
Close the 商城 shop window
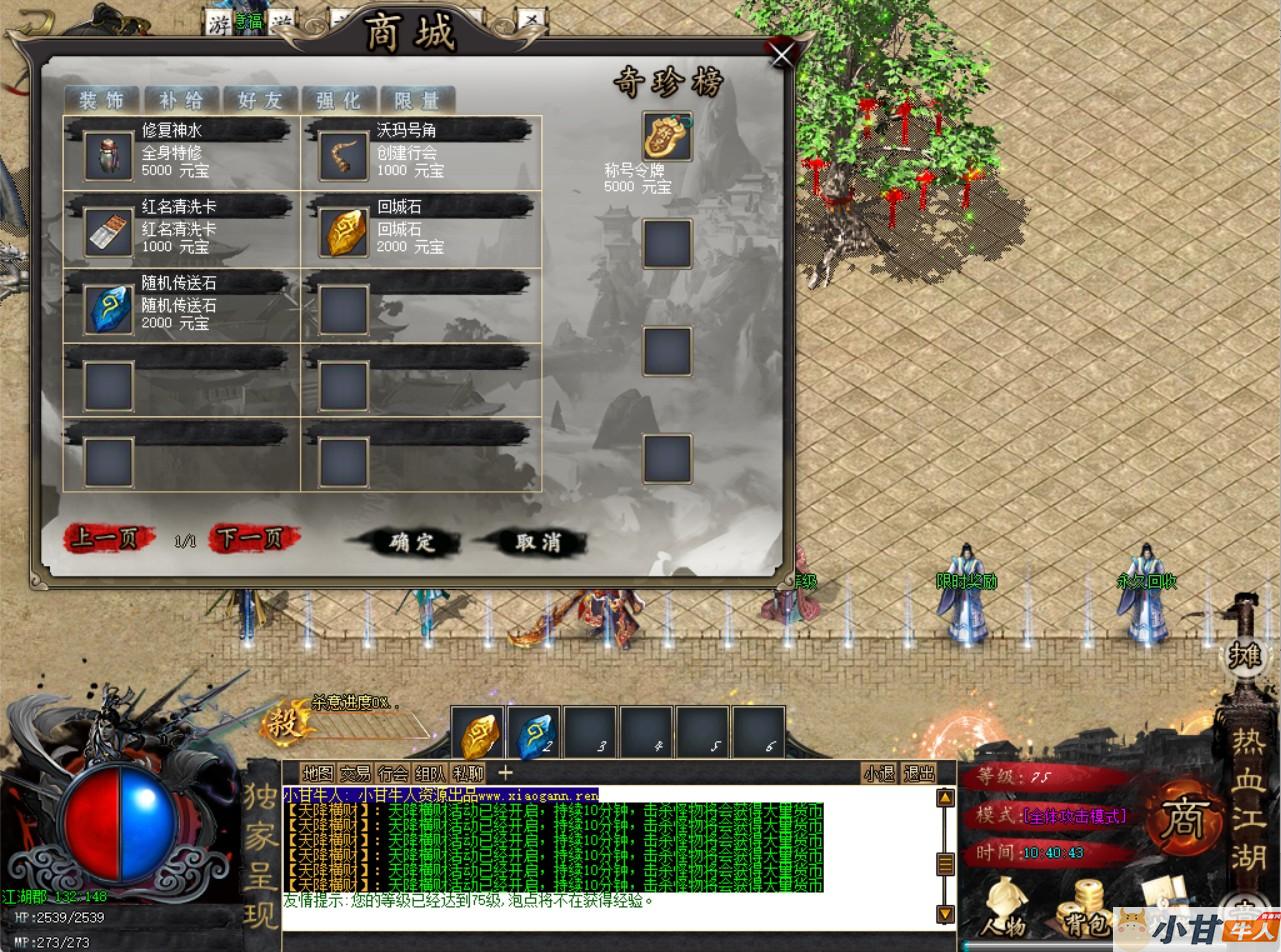(x=781, y=53)
